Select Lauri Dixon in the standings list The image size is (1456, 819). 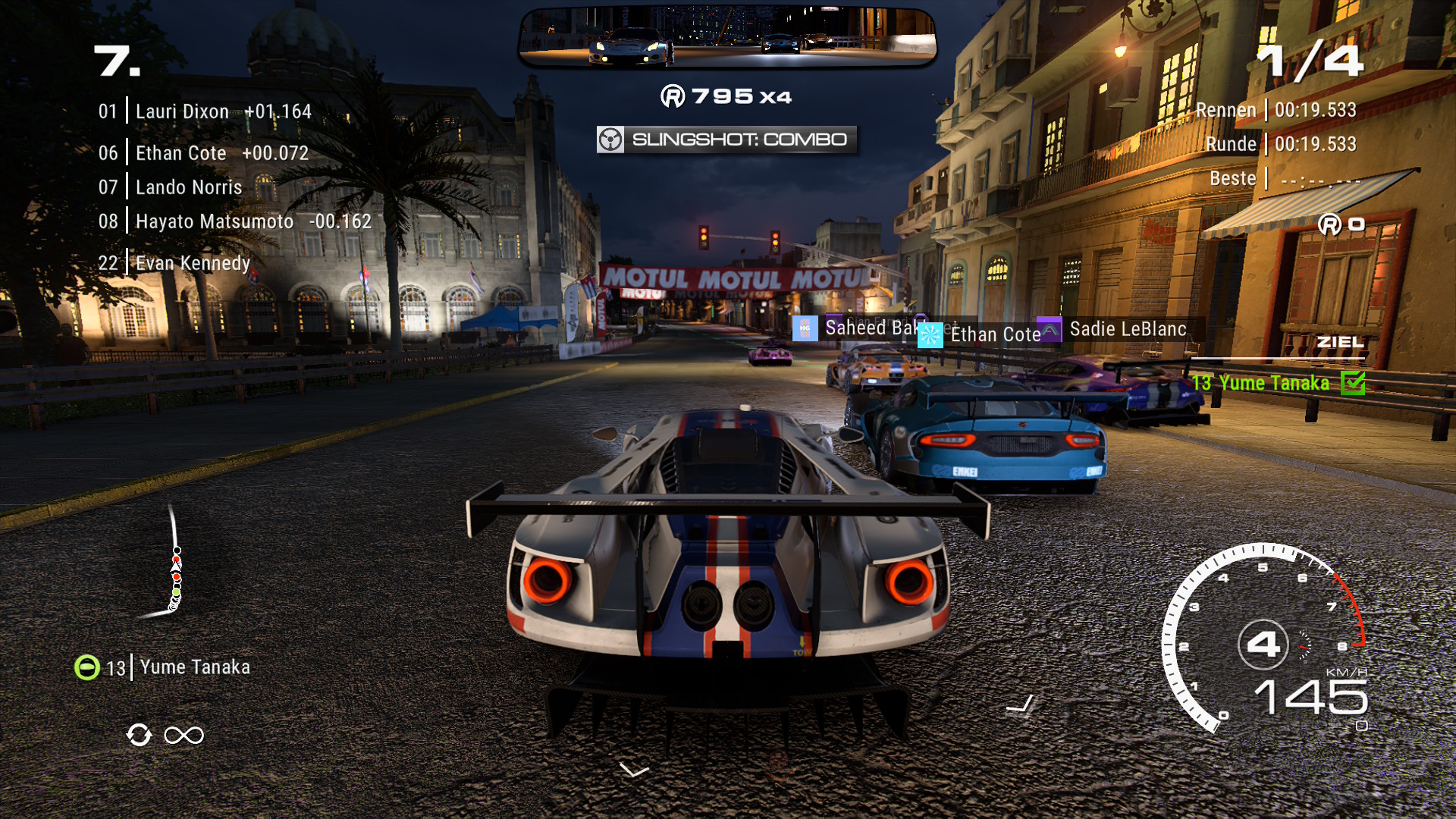(x=204, y=111)
